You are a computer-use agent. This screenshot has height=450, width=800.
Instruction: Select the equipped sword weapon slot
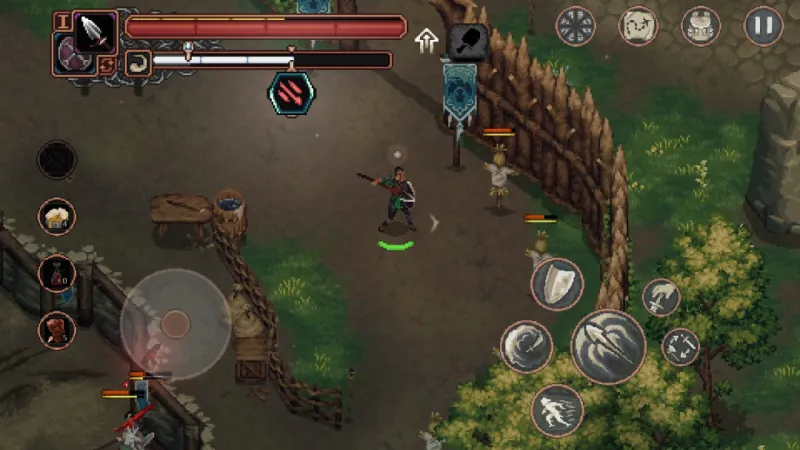pyautogui.click(x=96, y=32)
